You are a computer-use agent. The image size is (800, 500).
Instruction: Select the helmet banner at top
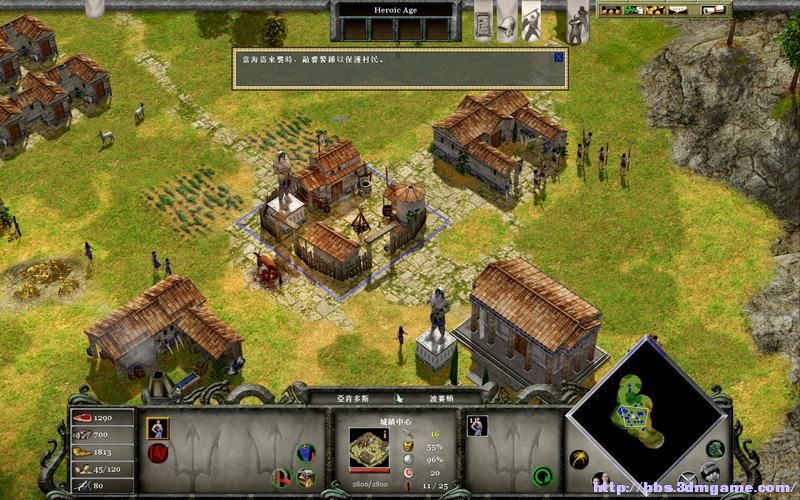tap(507, 19)
